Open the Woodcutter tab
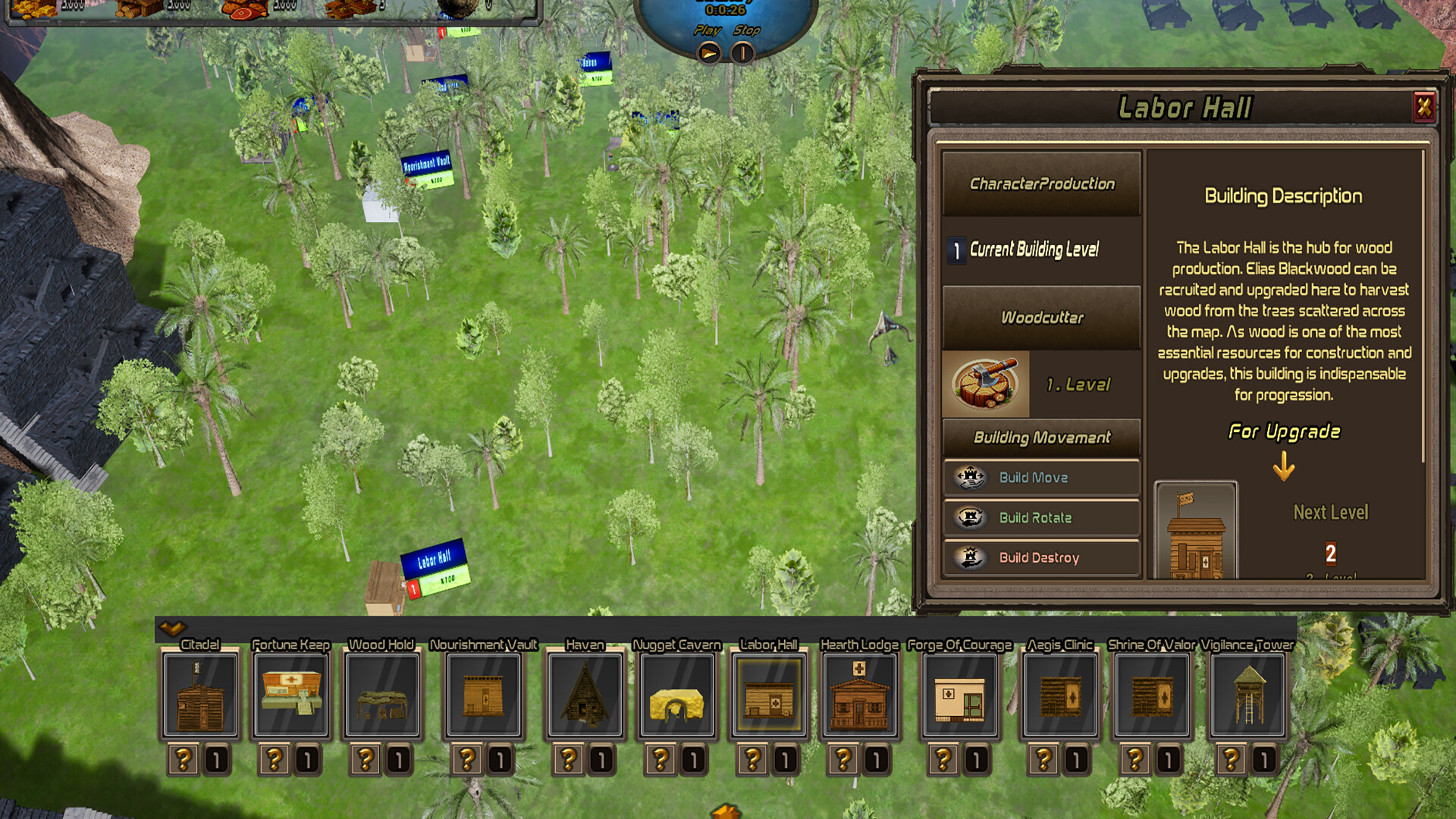The height and width of the screenshot is (819, 1456). pyautogui.click(x=1041, y=316)
